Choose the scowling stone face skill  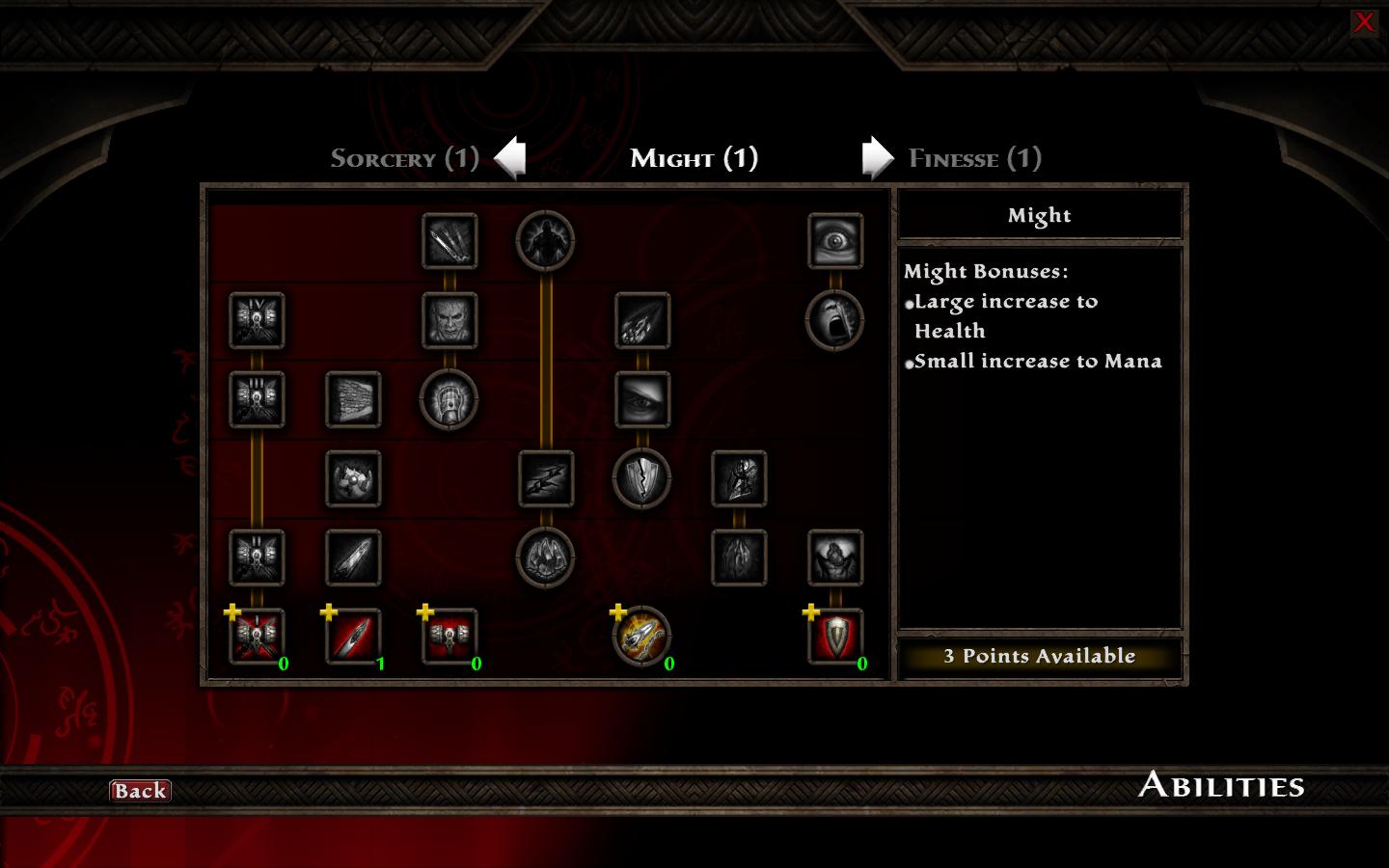click(x=449, y=320)
